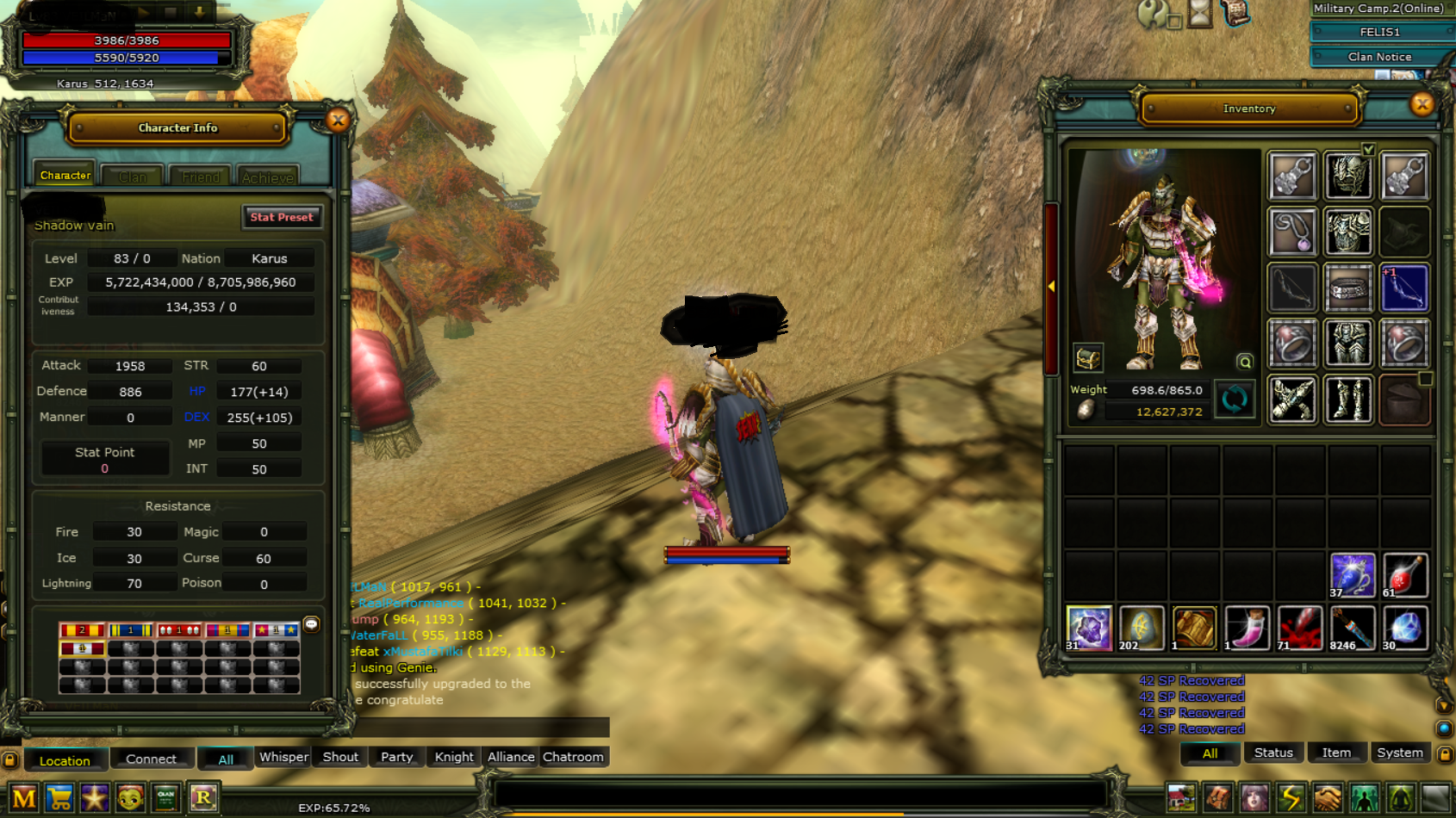Show the Location panel
Image resolution: width=1456 pixels, height=818 pixels.
[65, 760]
